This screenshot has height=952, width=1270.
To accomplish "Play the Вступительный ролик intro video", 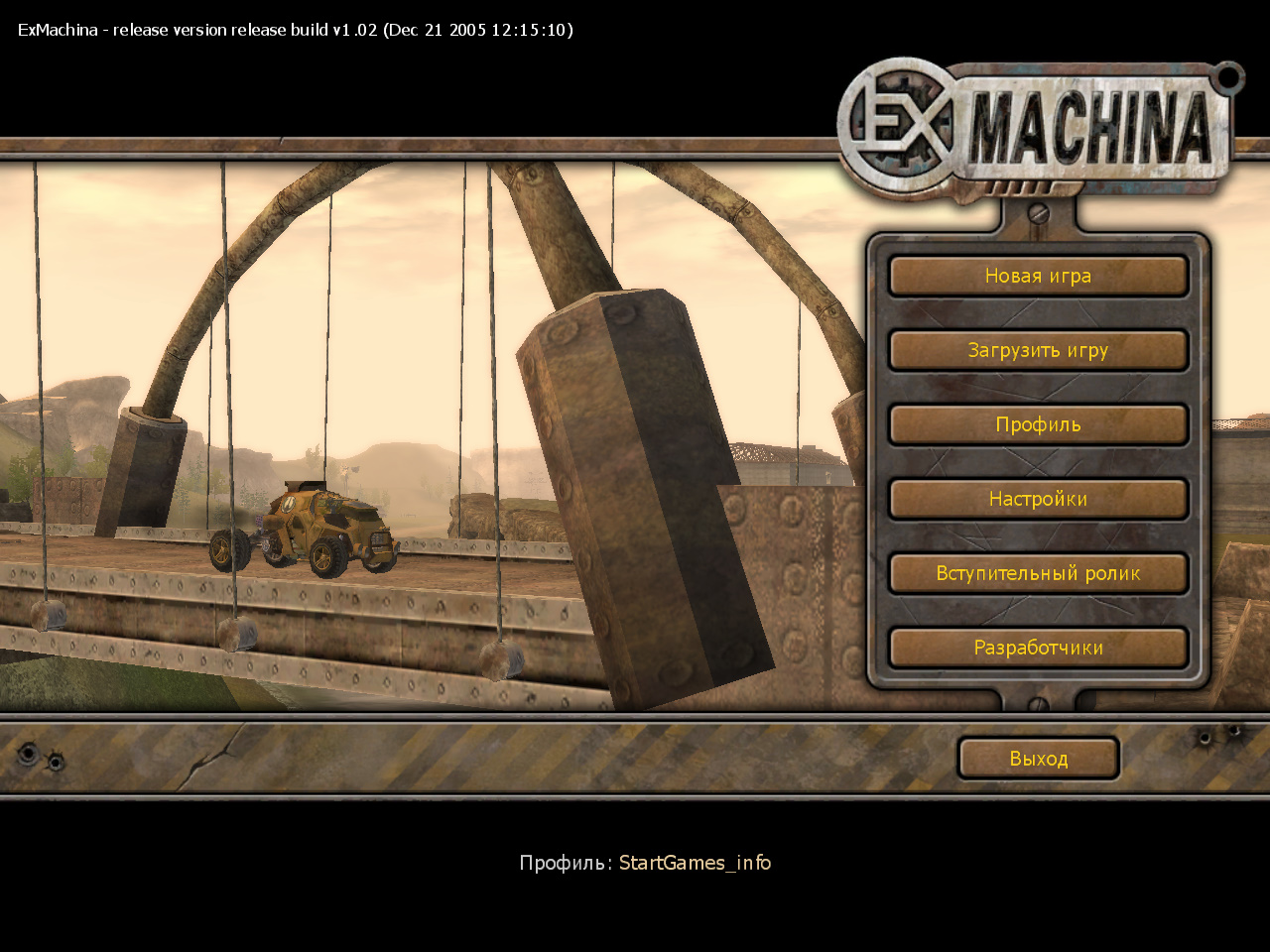I will [1038, 574].
